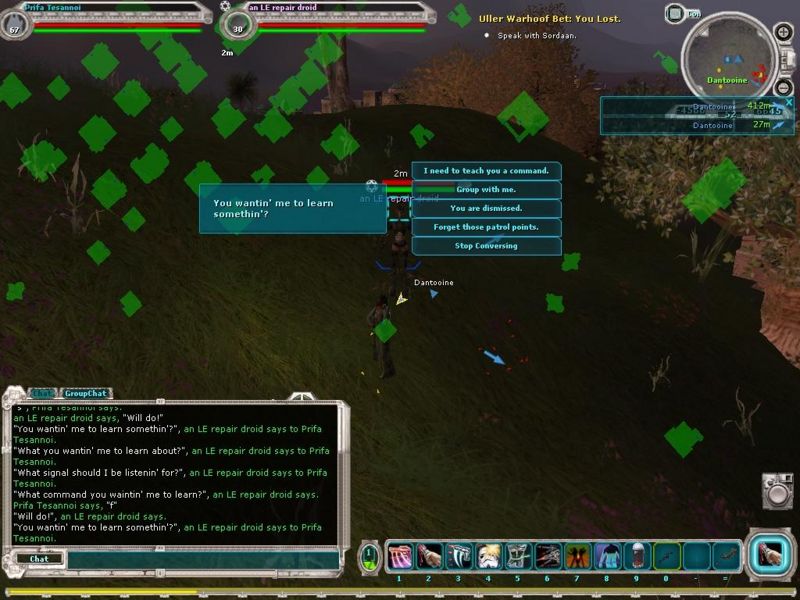Trigger the two silhouettes ability in slot 7

[x=577, y=556]
